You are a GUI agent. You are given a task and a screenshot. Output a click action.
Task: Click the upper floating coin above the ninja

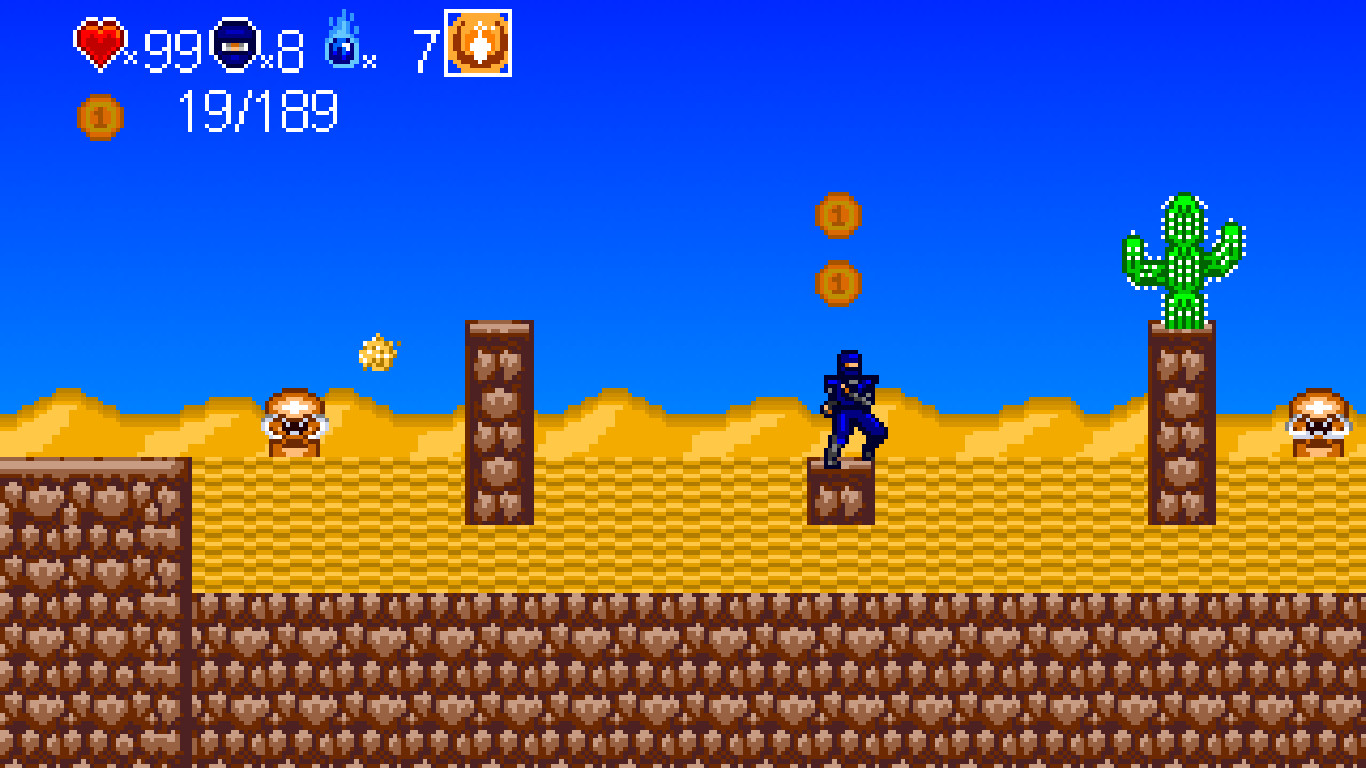(x=836, y=213)
